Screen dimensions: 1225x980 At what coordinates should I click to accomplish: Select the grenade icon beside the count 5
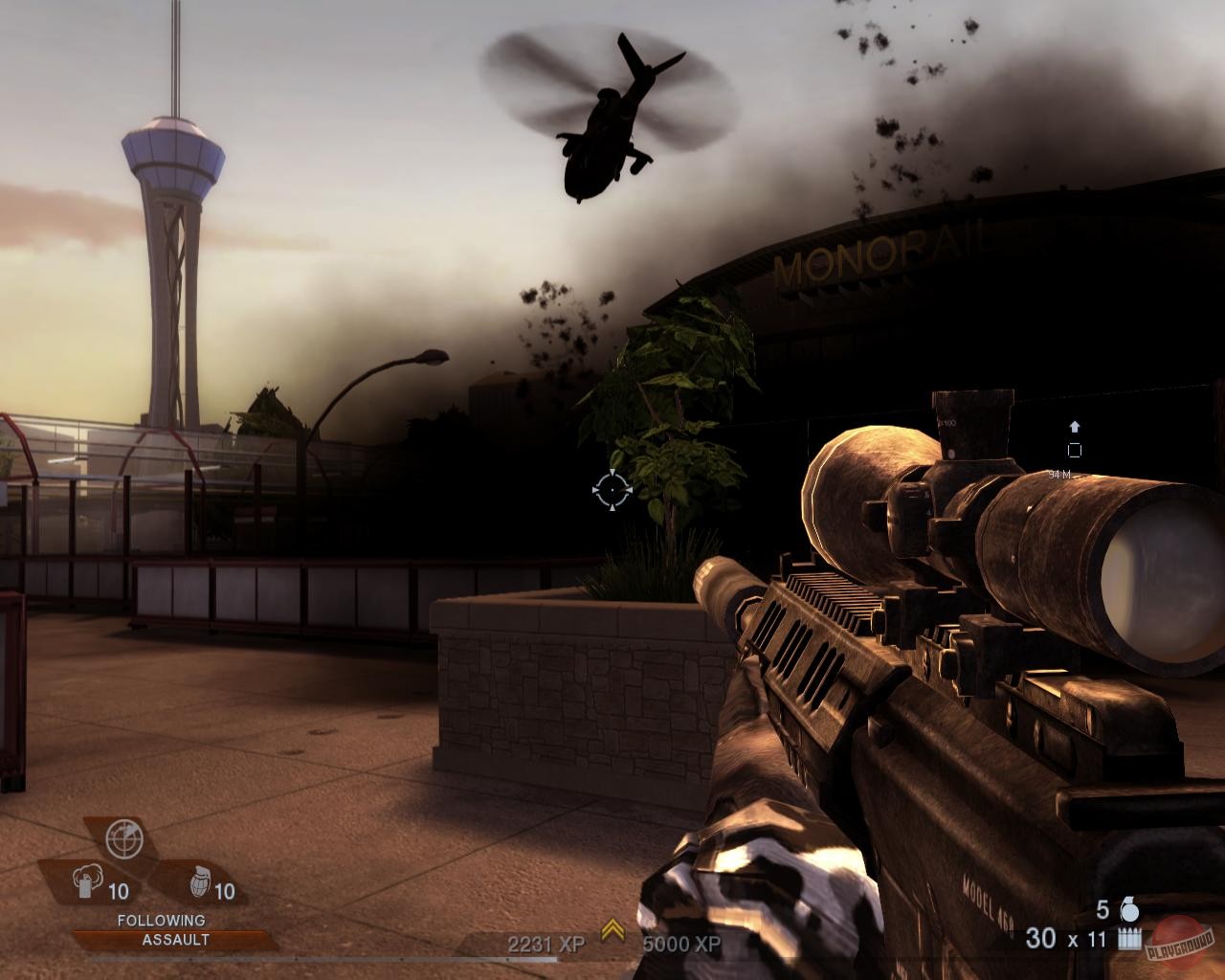1130,910
